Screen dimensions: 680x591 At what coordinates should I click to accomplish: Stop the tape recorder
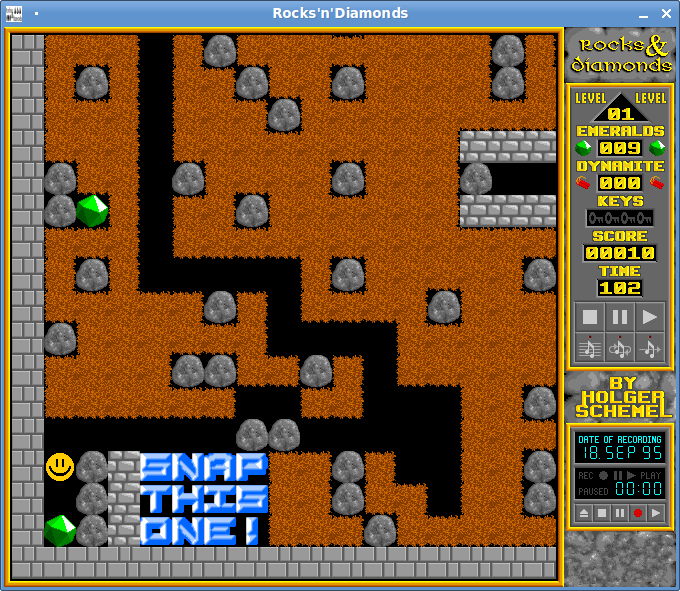tap(602, 513)
